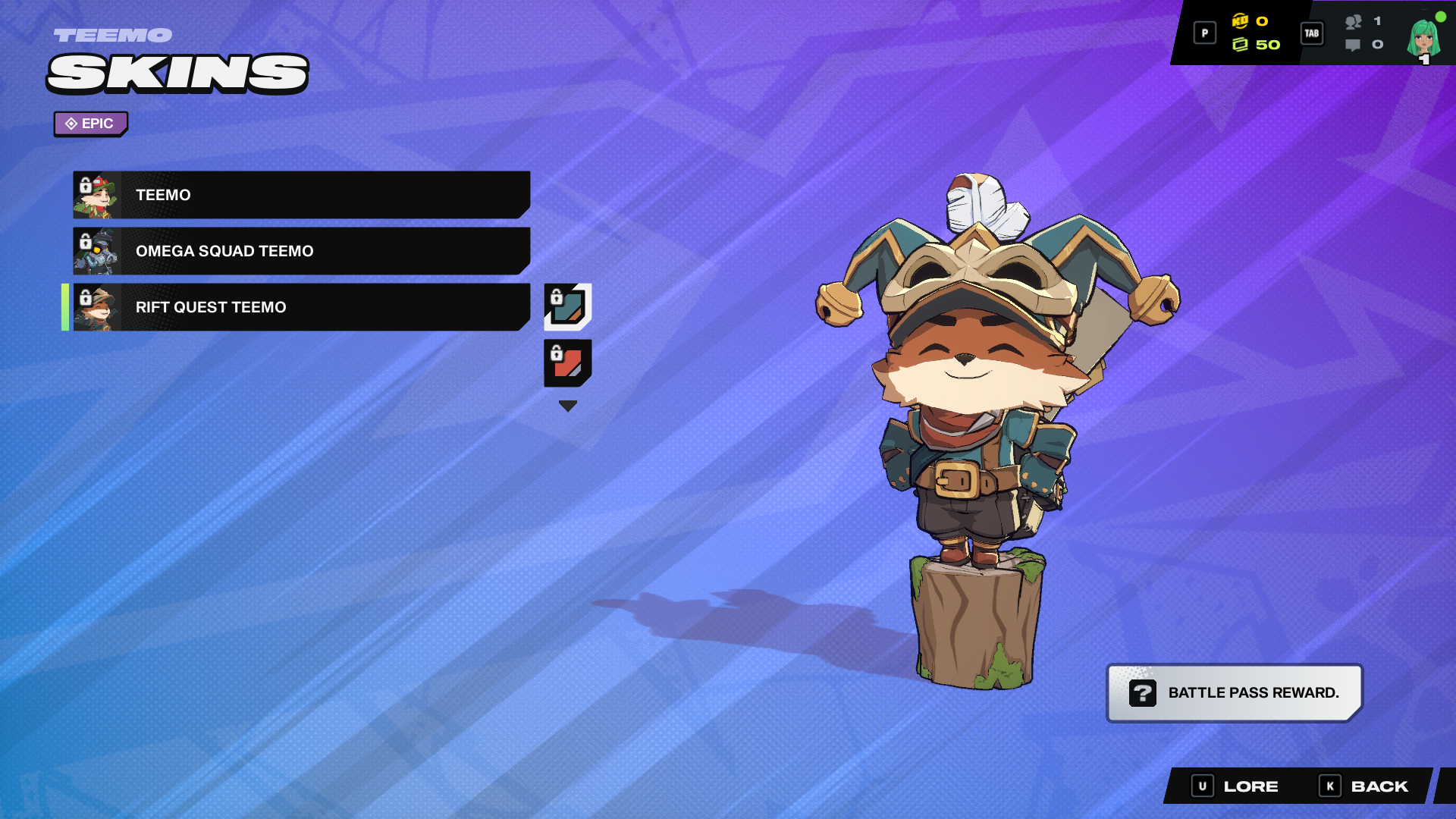Click the Rift Quest Teemo portrait icon
Viewport: 1456px width, 819px height.
100,307
